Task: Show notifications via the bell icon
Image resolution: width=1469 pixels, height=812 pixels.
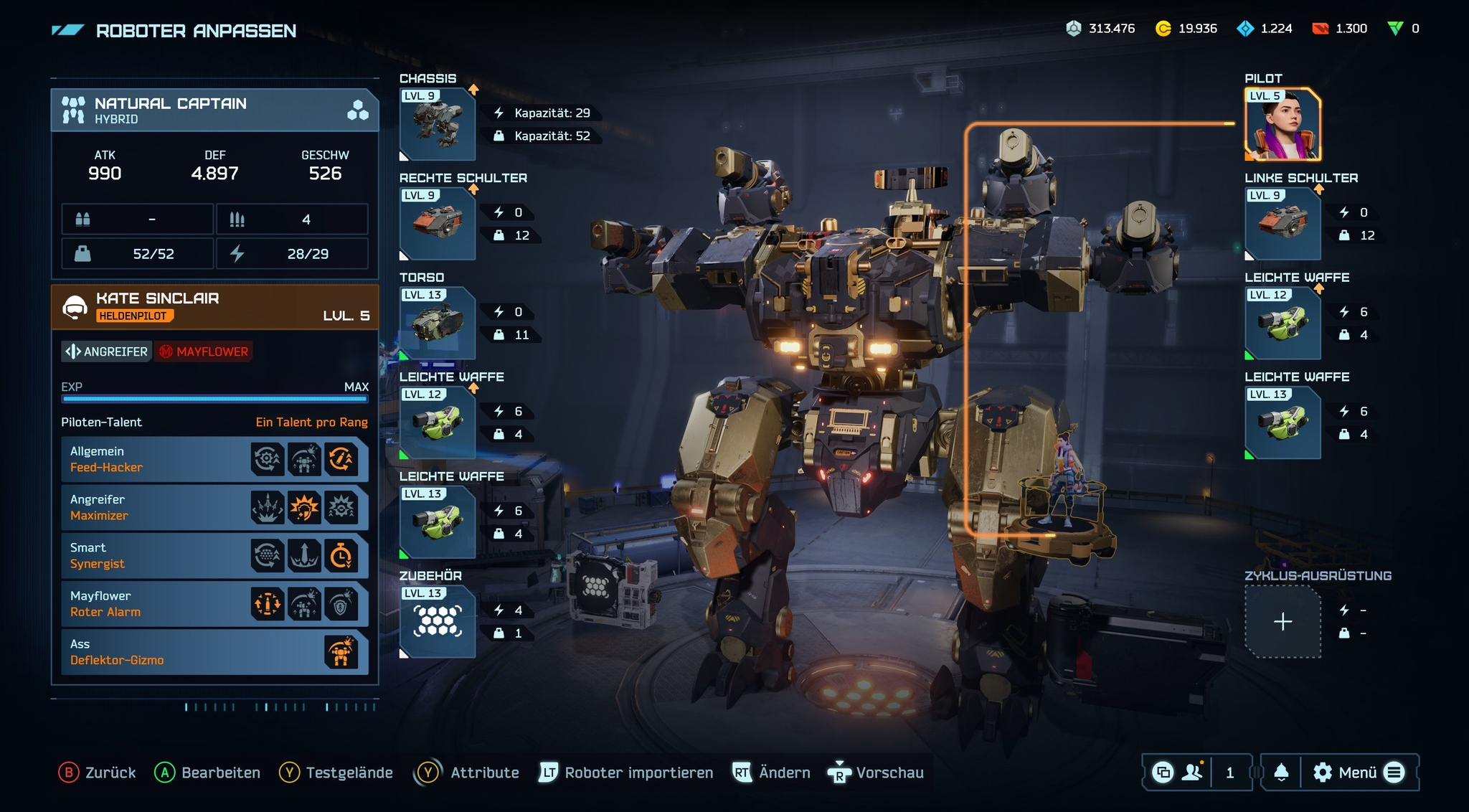Action: [1281, 773]
